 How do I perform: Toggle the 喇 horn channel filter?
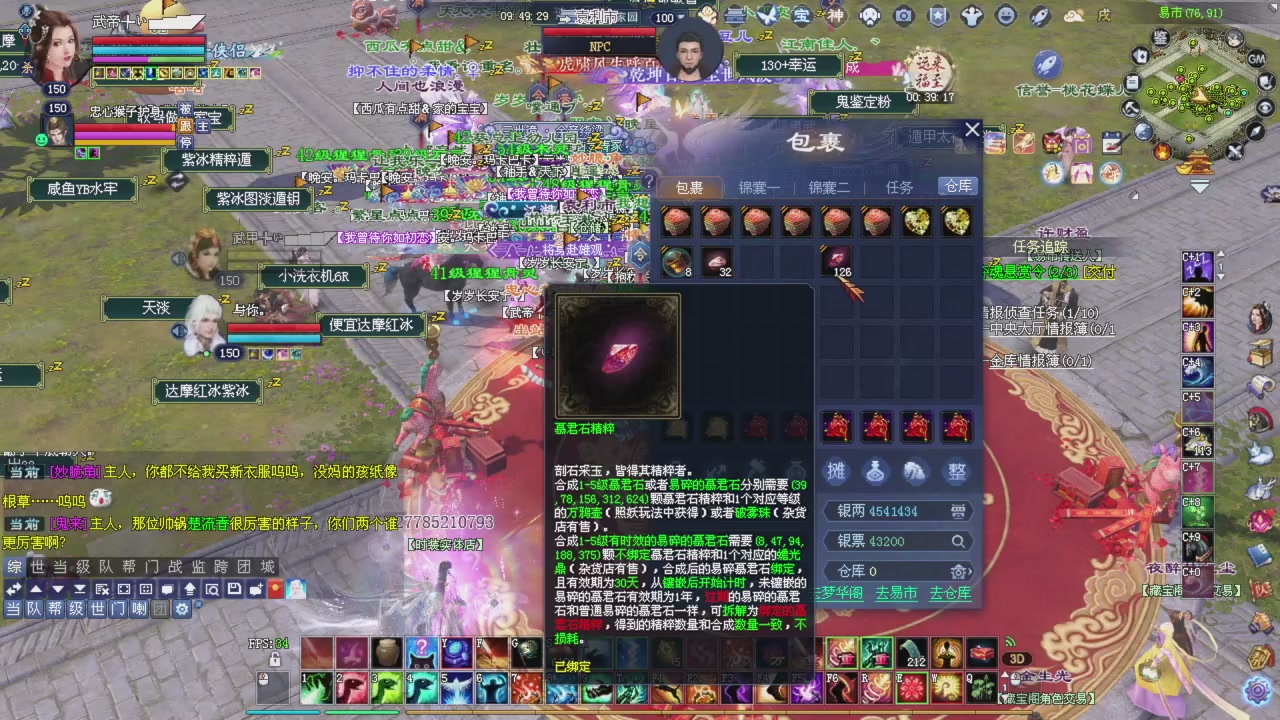(138, 609)
